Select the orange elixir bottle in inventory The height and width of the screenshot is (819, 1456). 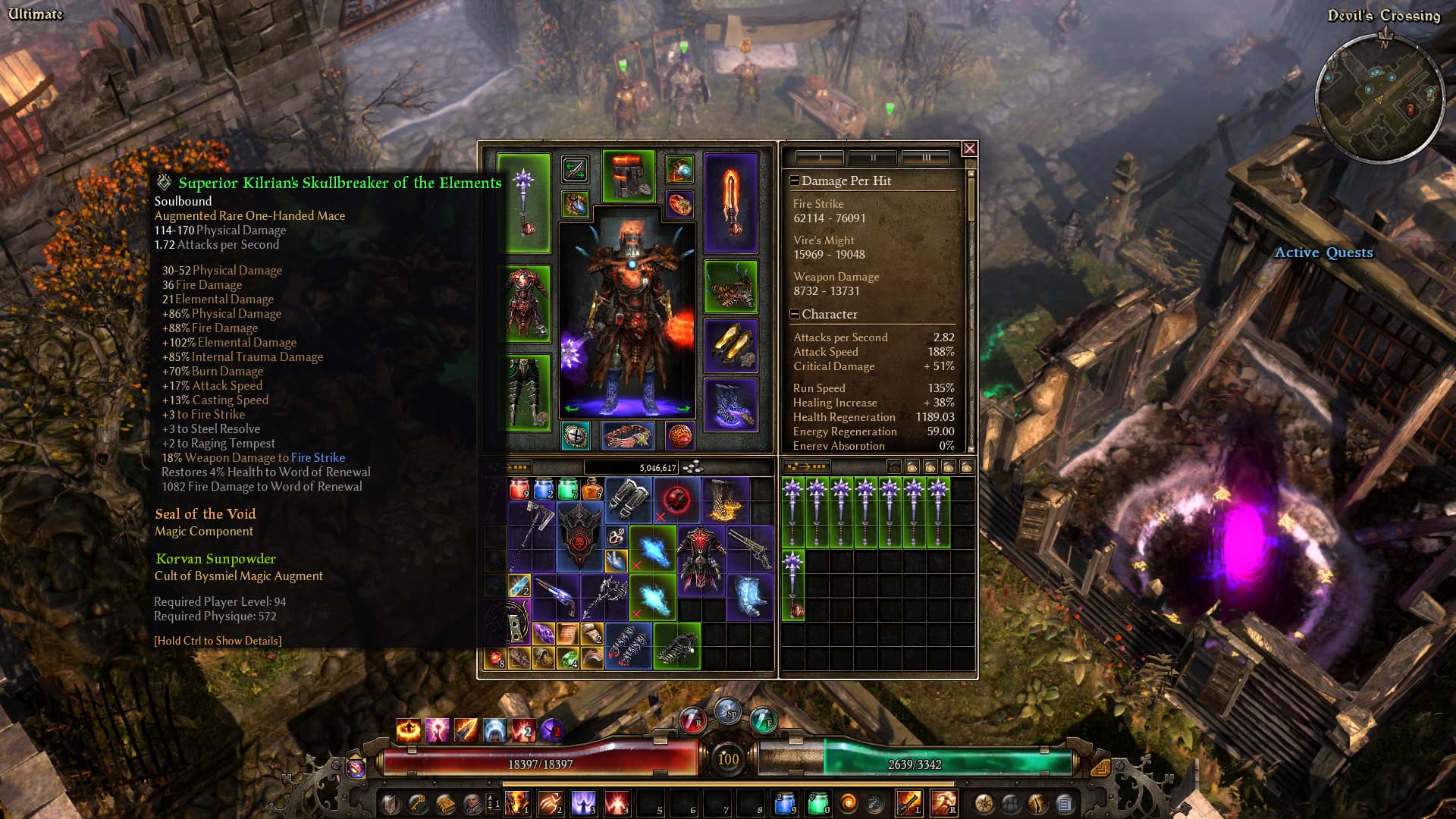pyautogui.click(x=592, y=489)
